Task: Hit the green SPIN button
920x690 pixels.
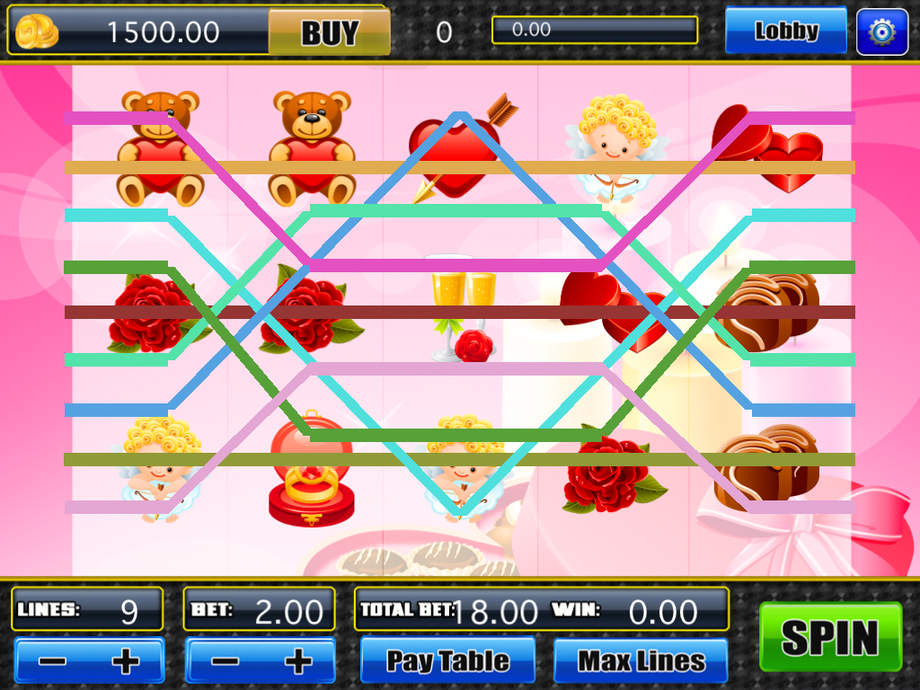Action: [830, 637]
